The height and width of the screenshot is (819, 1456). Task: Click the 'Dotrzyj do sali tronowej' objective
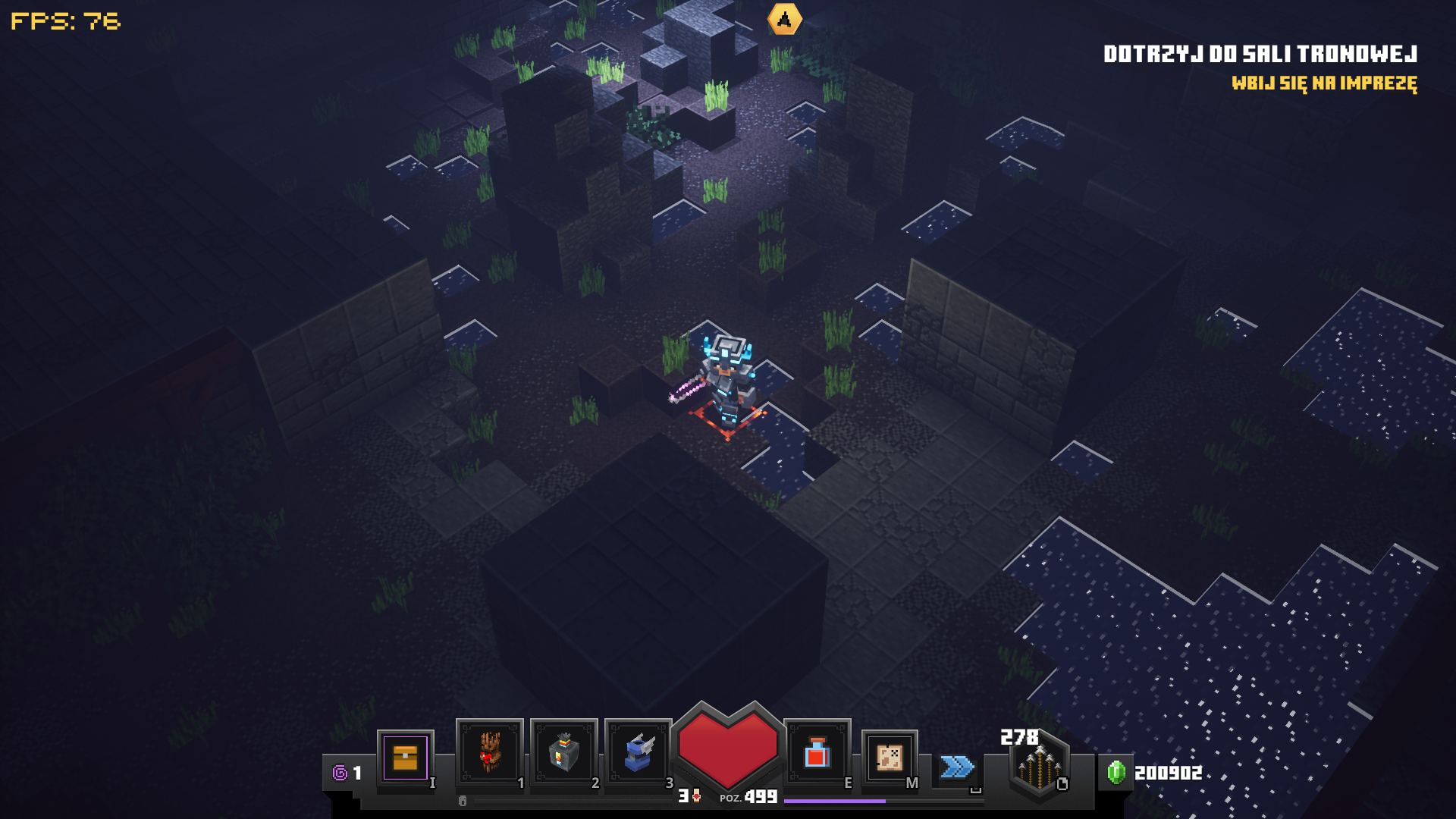[x=1260, y=54]
